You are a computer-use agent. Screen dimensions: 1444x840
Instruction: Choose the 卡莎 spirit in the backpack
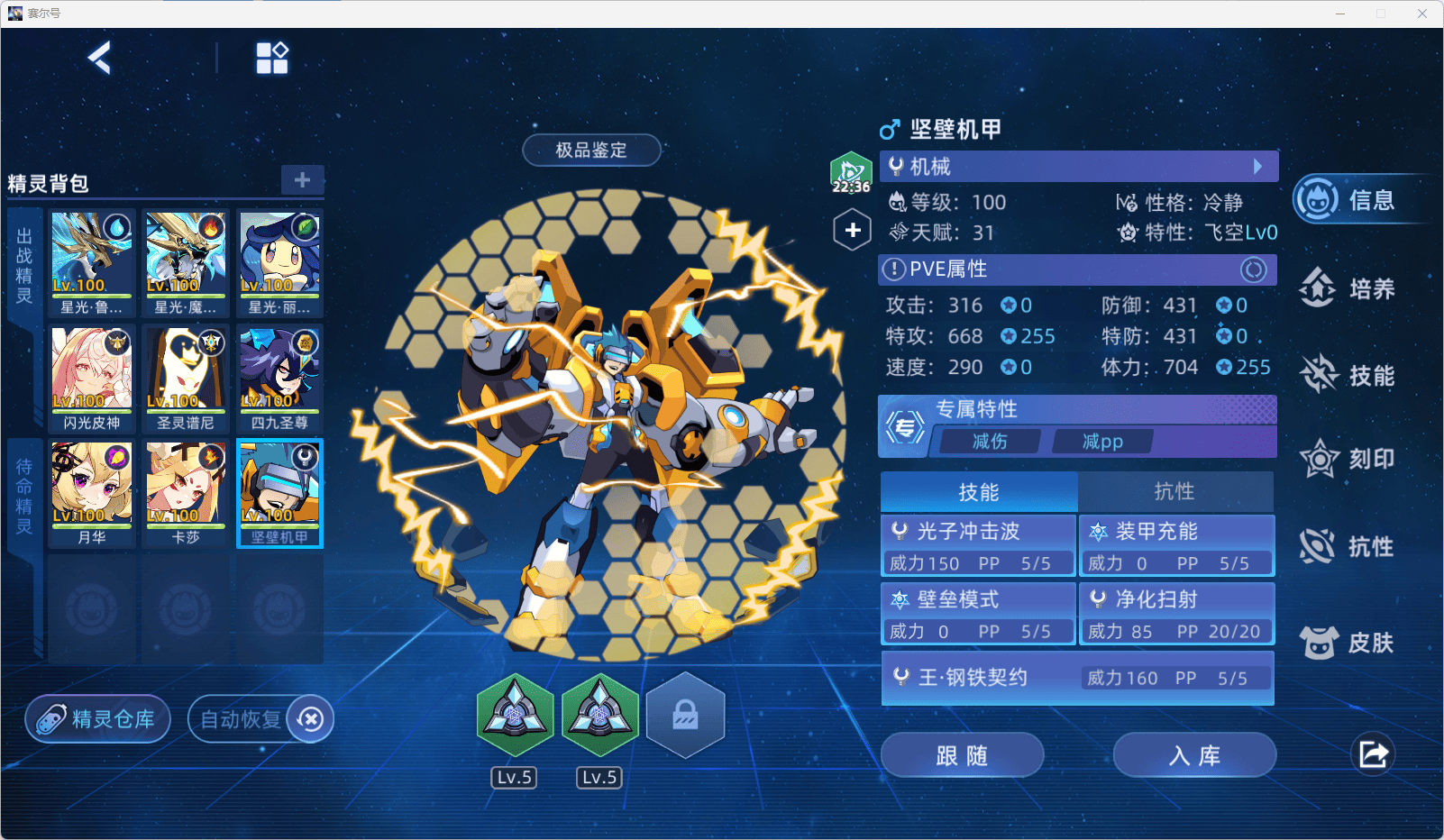pyautogui.click(x=186, y=491)
